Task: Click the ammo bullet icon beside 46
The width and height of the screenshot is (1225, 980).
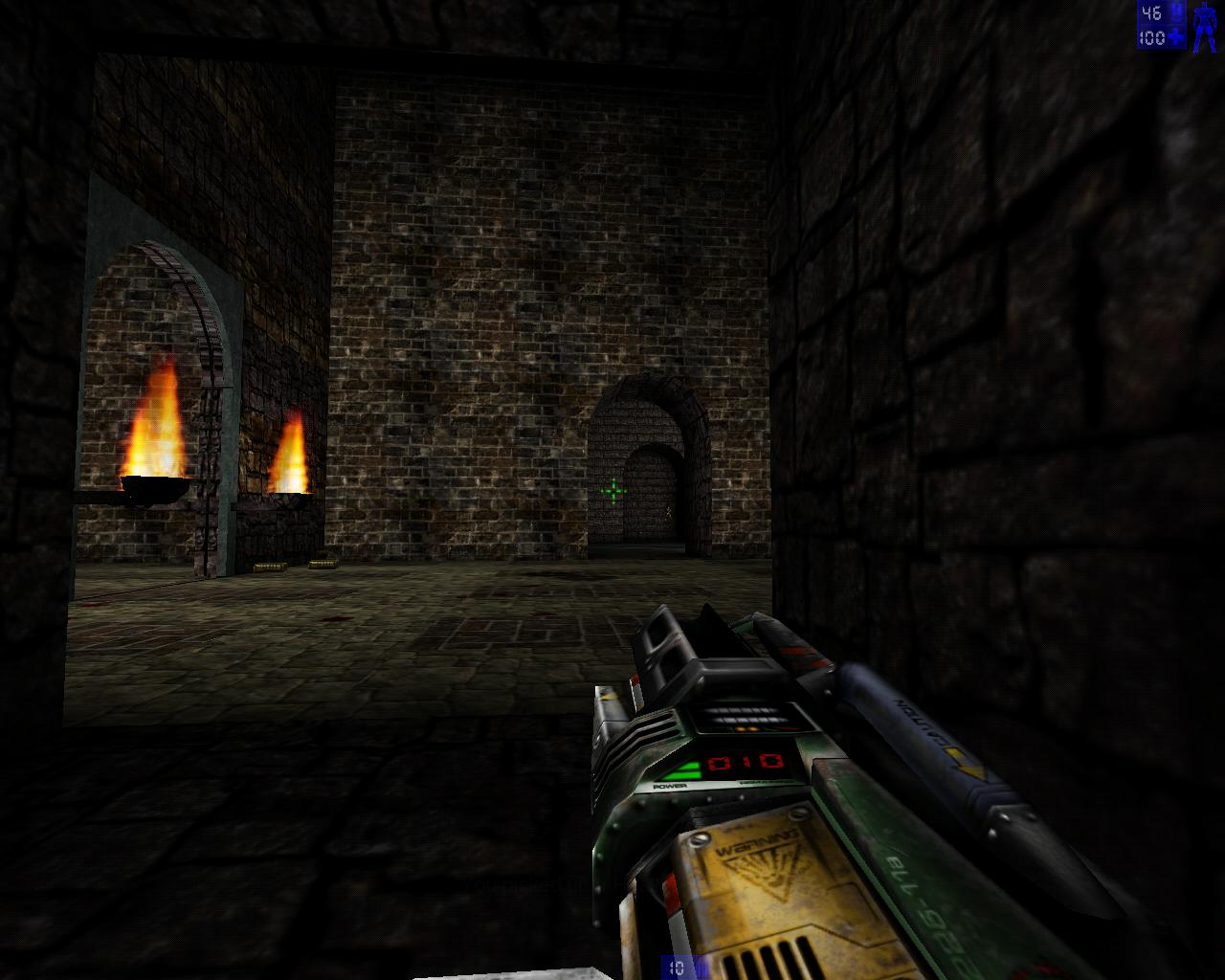Action: click(x=1175, y=11)
